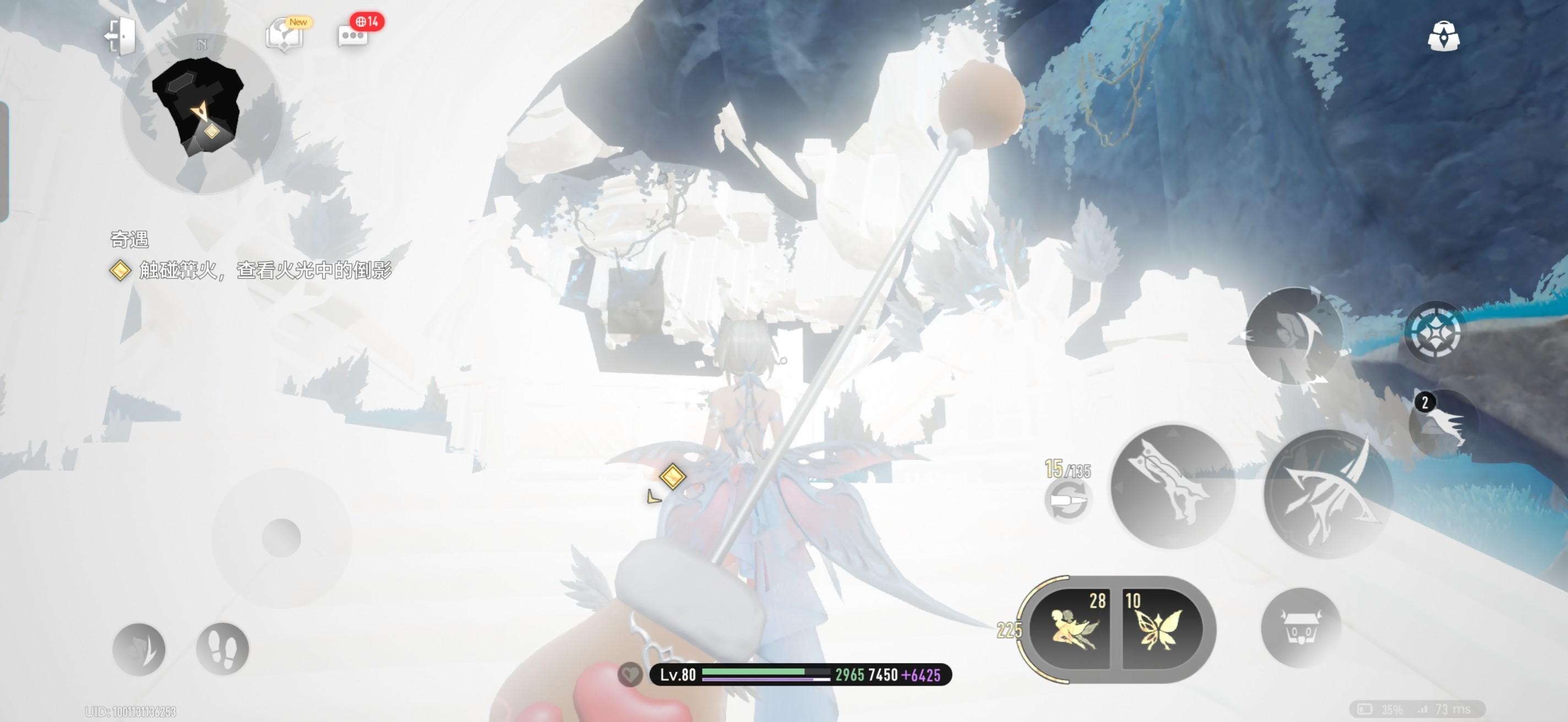Tap the exit door icon

click(121, 36)
